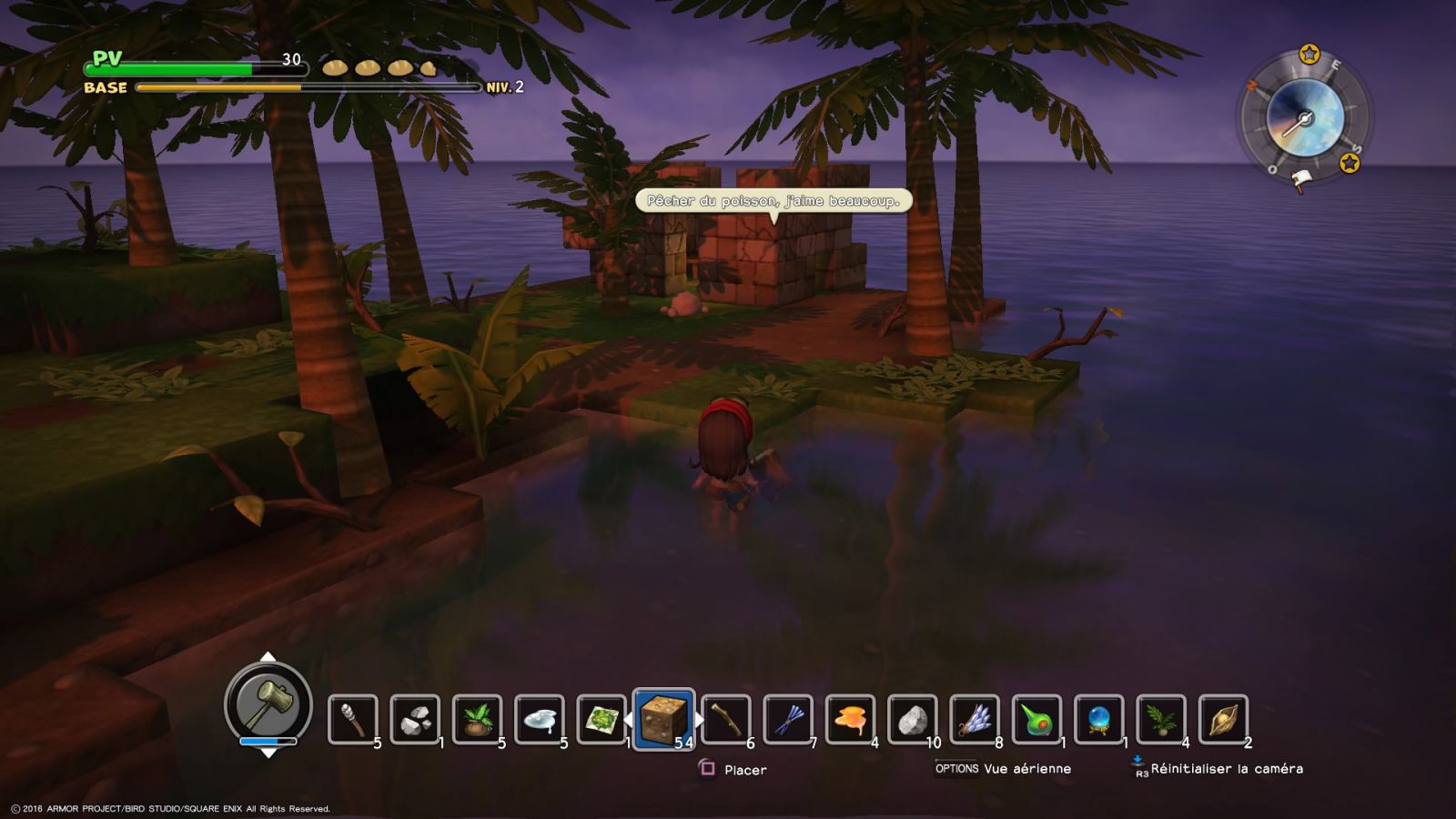Choose the grey stone chunks slot
This screenshot has height=819, width=1456.
coord(415,719)
